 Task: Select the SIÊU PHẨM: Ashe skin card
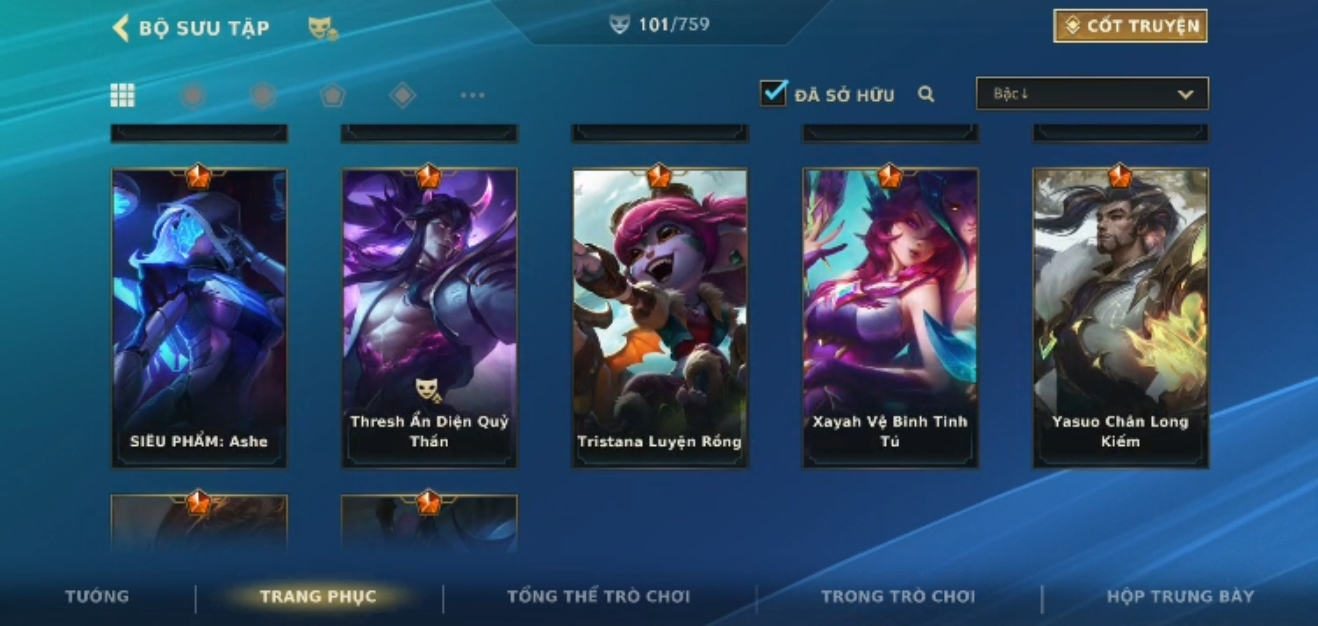199,317
